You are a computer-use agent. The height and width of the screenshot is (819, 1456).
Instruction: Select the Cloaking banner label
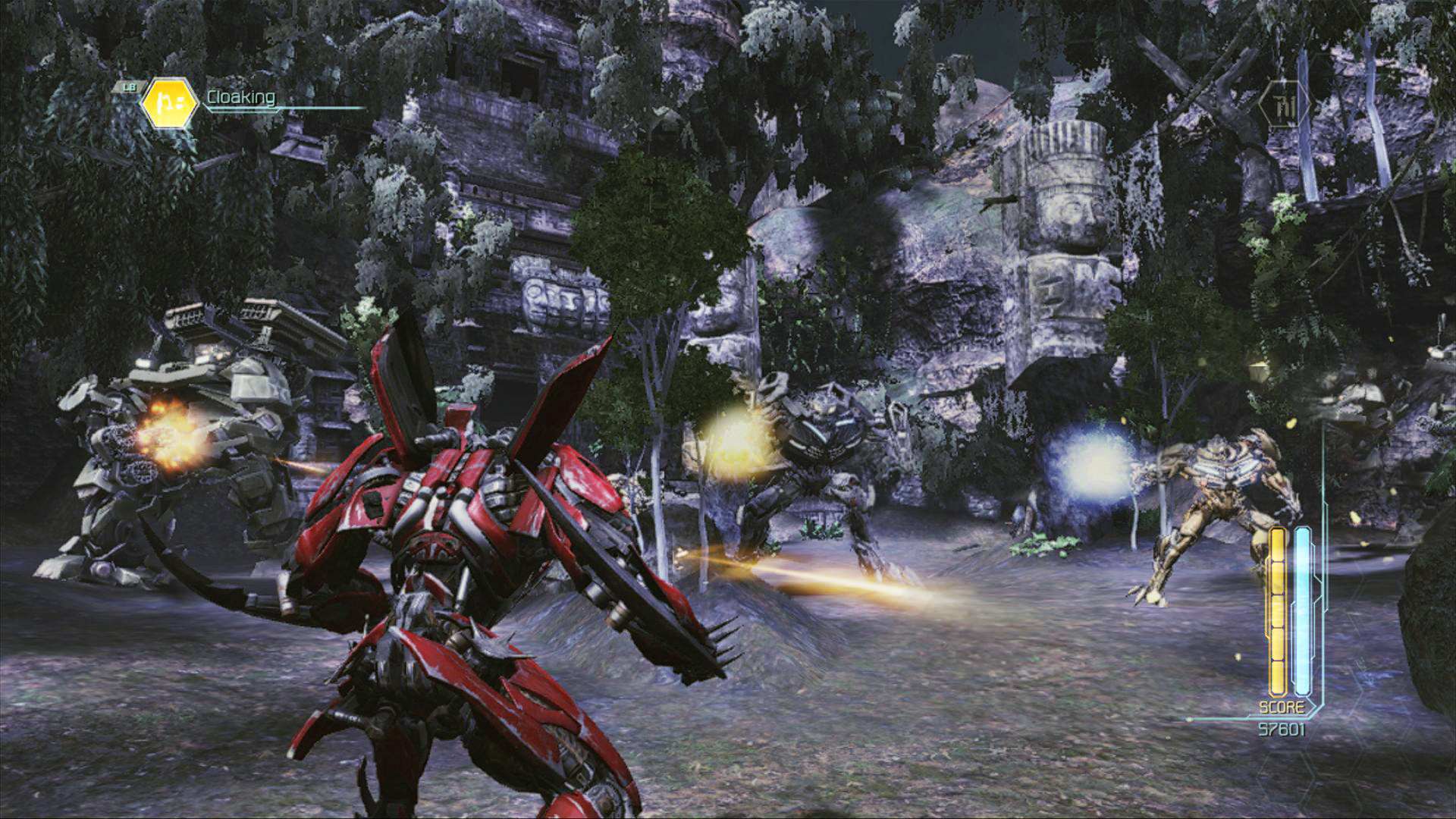coord(240,97)
